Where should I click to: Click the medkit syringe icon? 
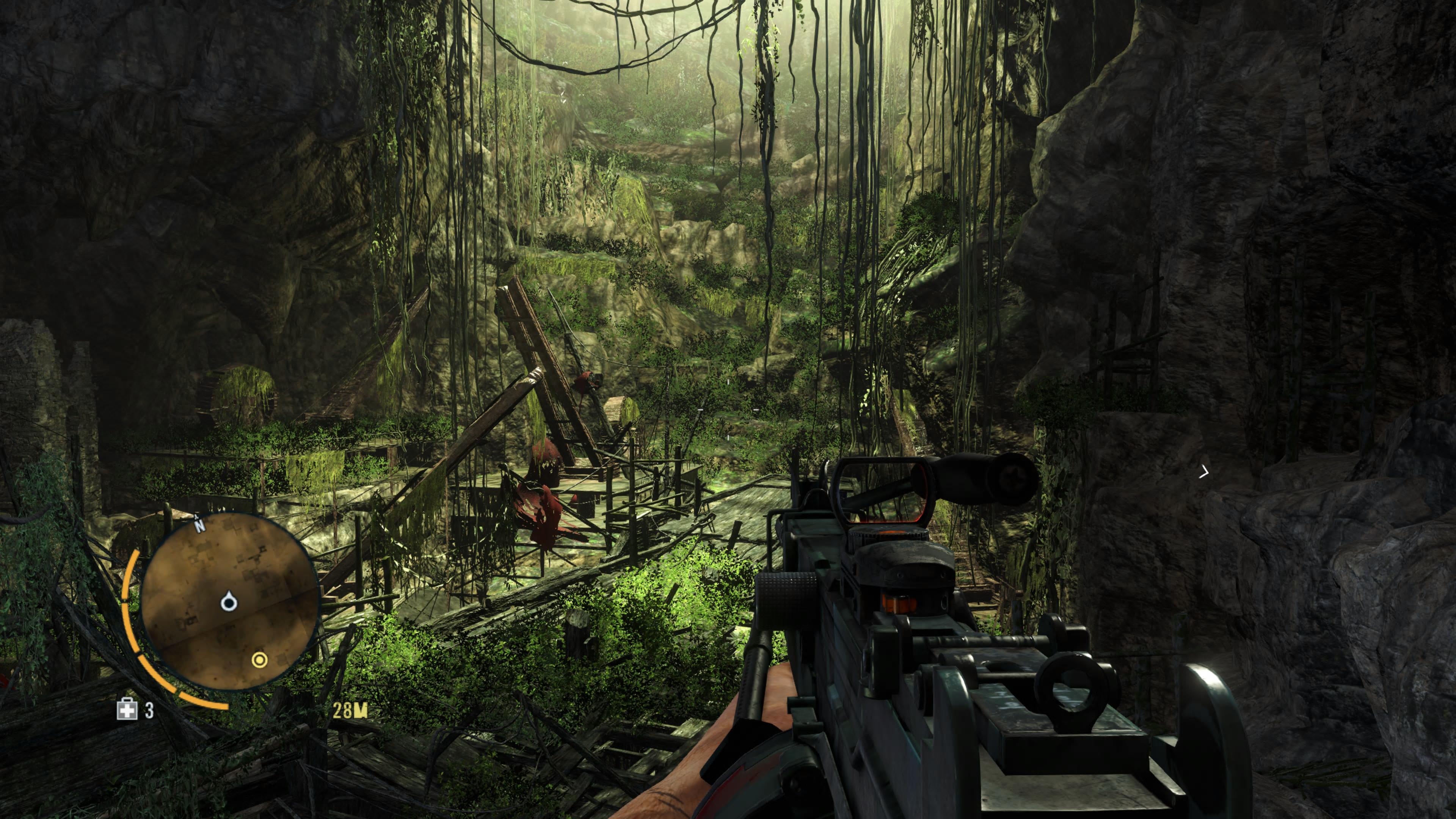[127, 709]
